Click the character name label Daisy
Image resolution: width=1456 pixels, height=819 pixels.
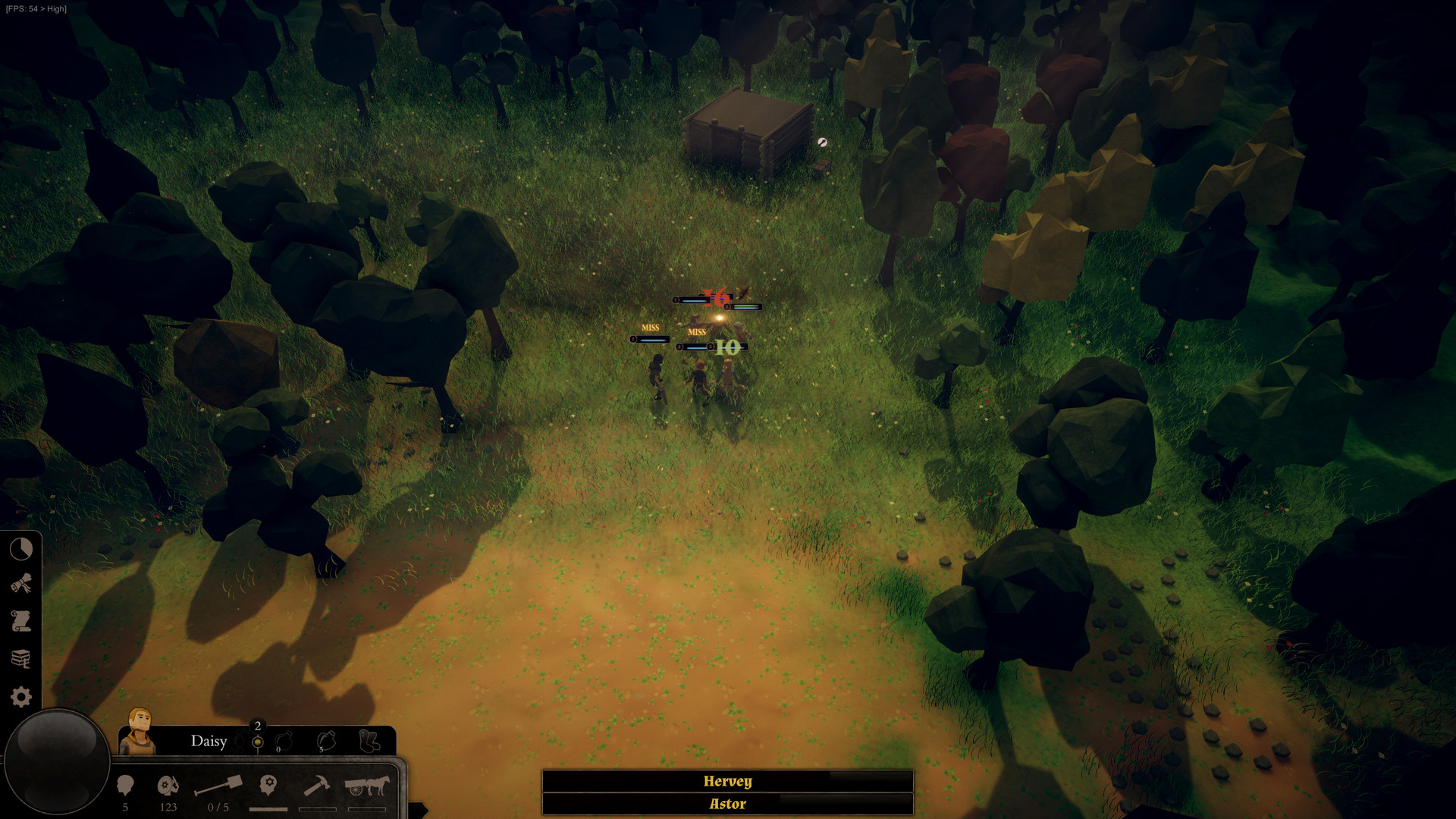209,742
